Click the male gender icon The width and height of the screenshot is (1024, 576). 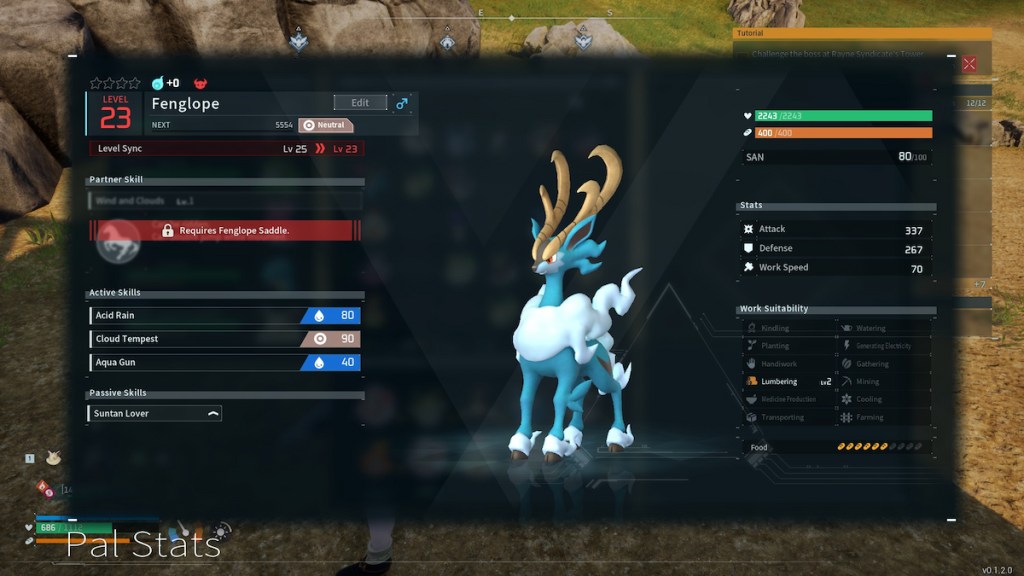[402, 103]
